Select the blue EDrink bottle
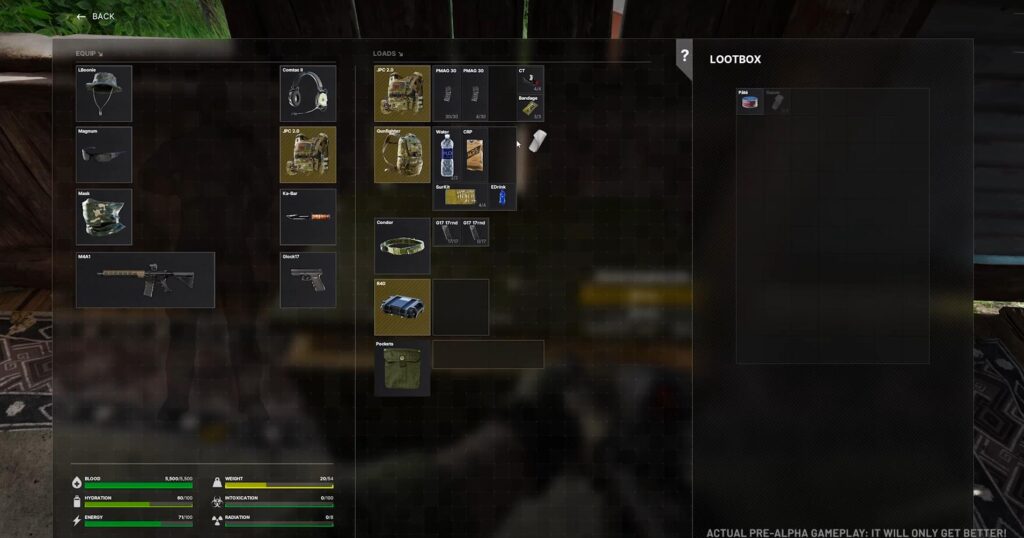This screenshot has width=1024, height=538. [x=502, y=196]
